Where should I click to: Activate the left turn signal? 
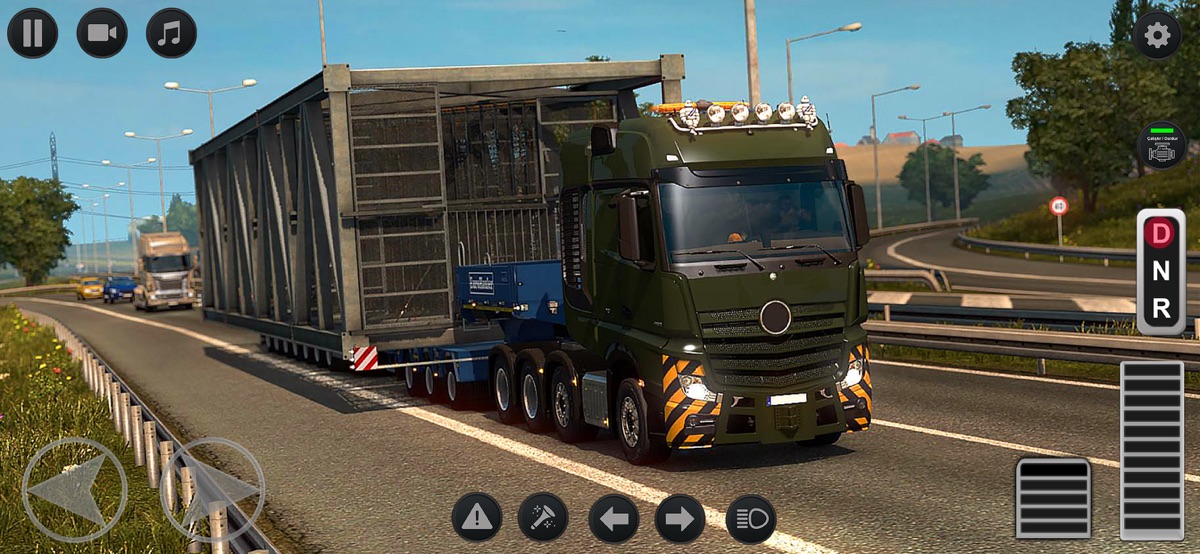pos(613,518)
